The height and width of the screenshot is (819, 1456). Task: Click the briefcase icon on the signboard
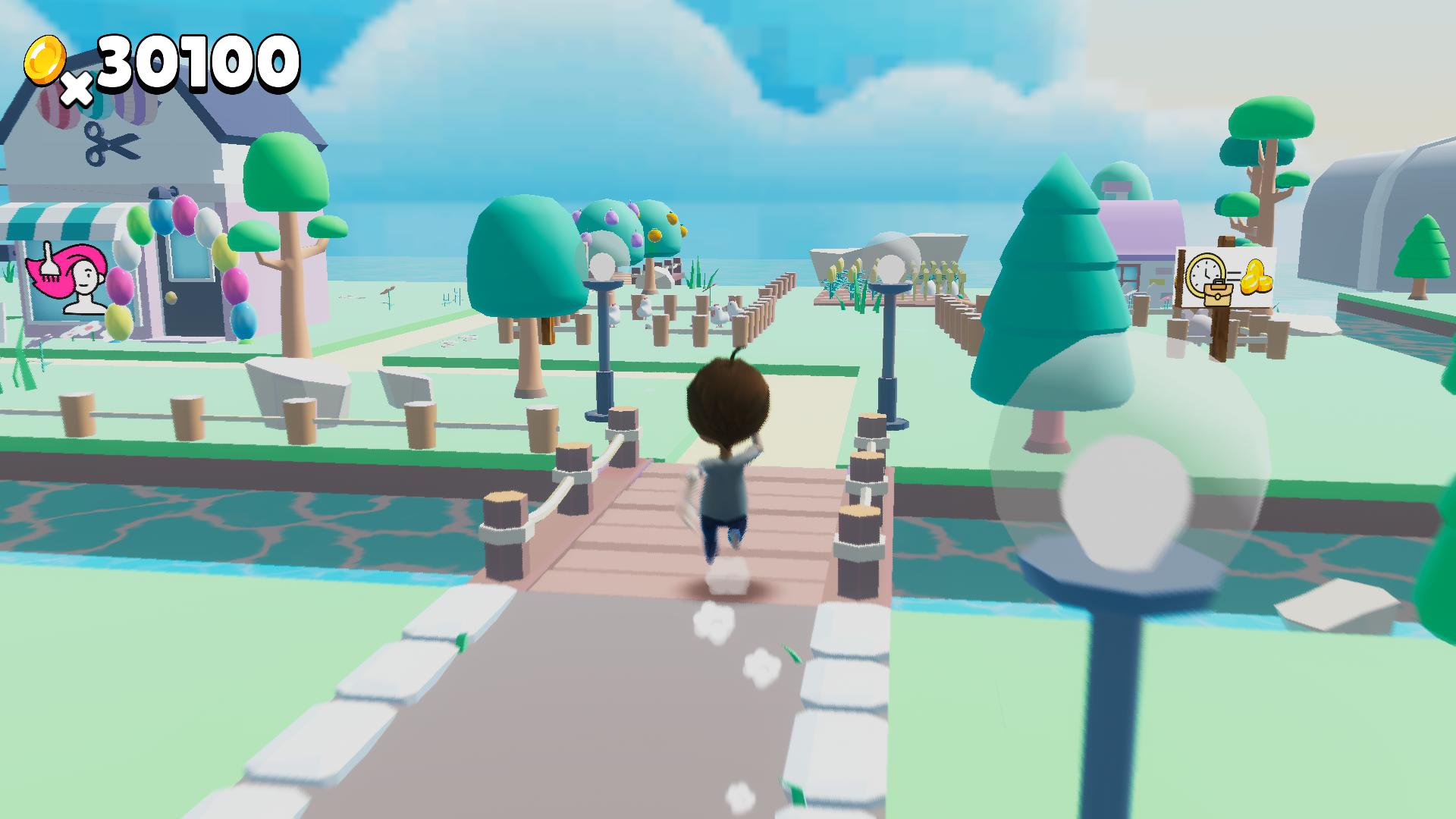(1218, 296)
